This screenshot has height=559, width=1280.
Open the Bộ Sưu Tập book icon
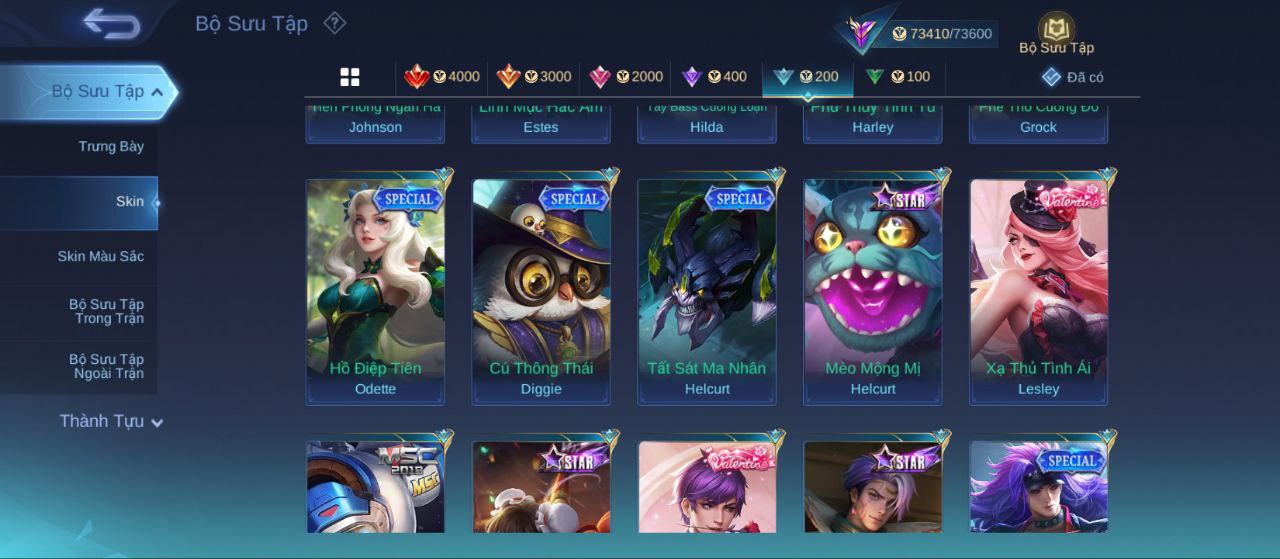tap(1056, 32)
